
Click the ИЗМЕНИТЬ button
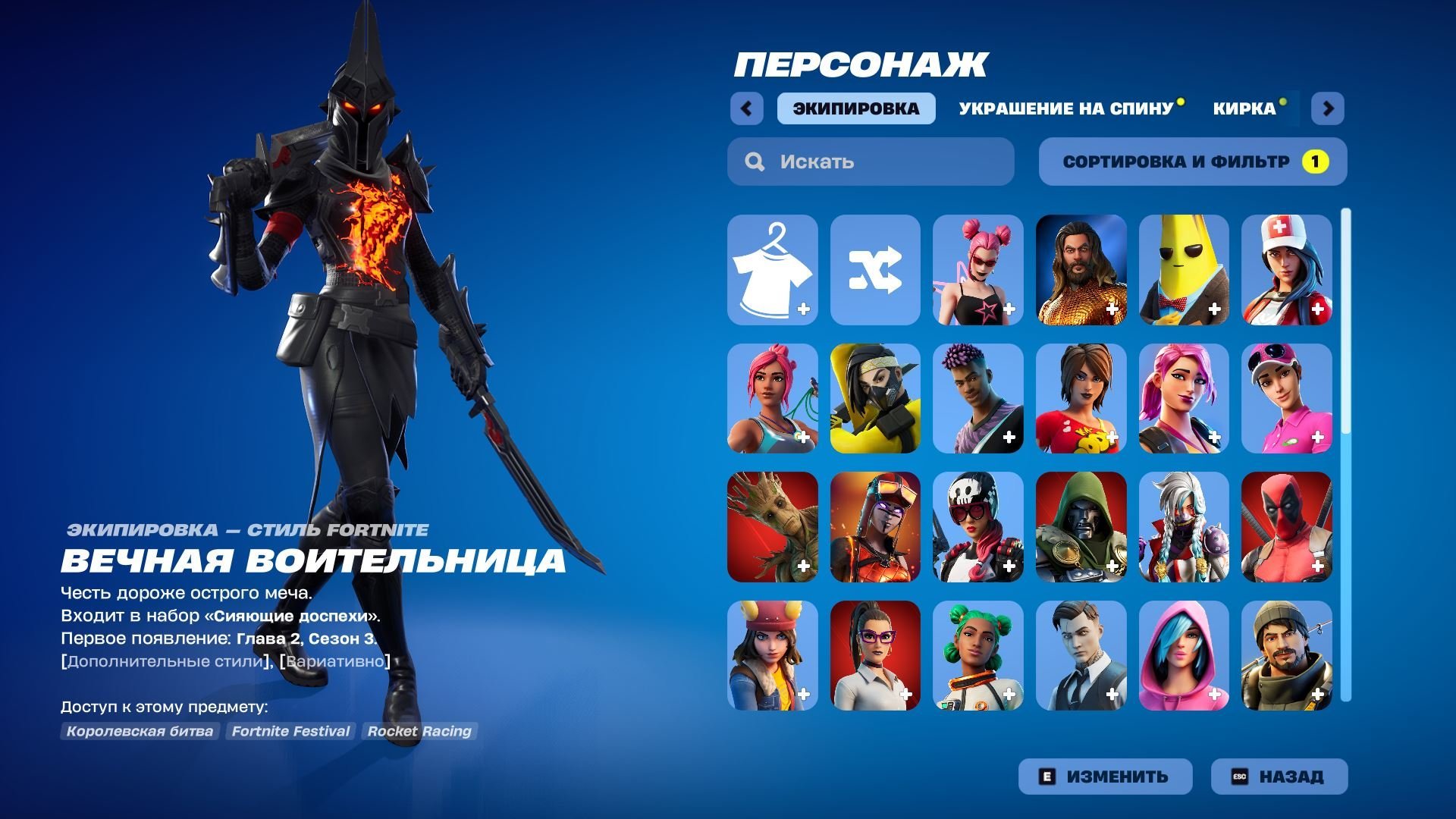1105,776
